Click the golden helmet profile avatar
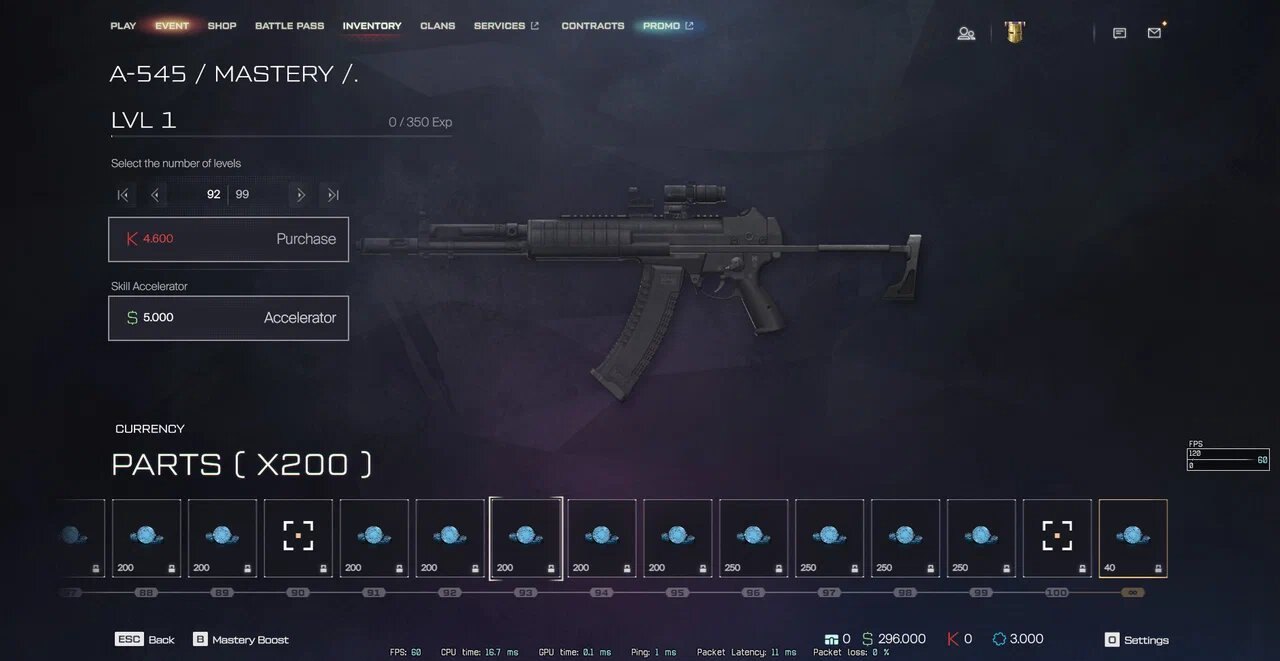The image size is (1280, 661). click(x=1015, y=32)
